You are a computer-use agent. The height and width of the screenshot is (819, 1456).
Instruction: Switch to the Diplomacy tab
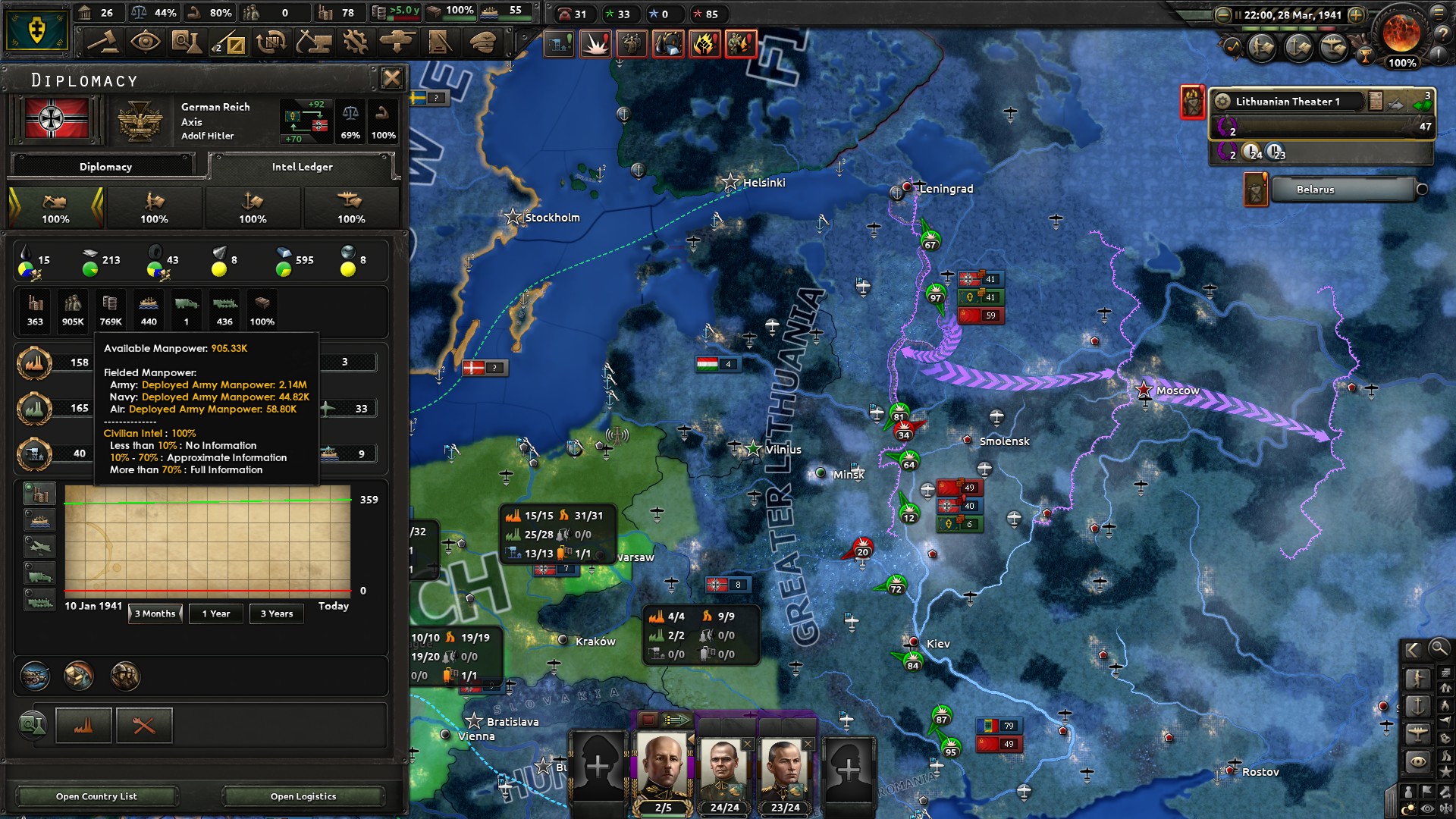point(104,166)
